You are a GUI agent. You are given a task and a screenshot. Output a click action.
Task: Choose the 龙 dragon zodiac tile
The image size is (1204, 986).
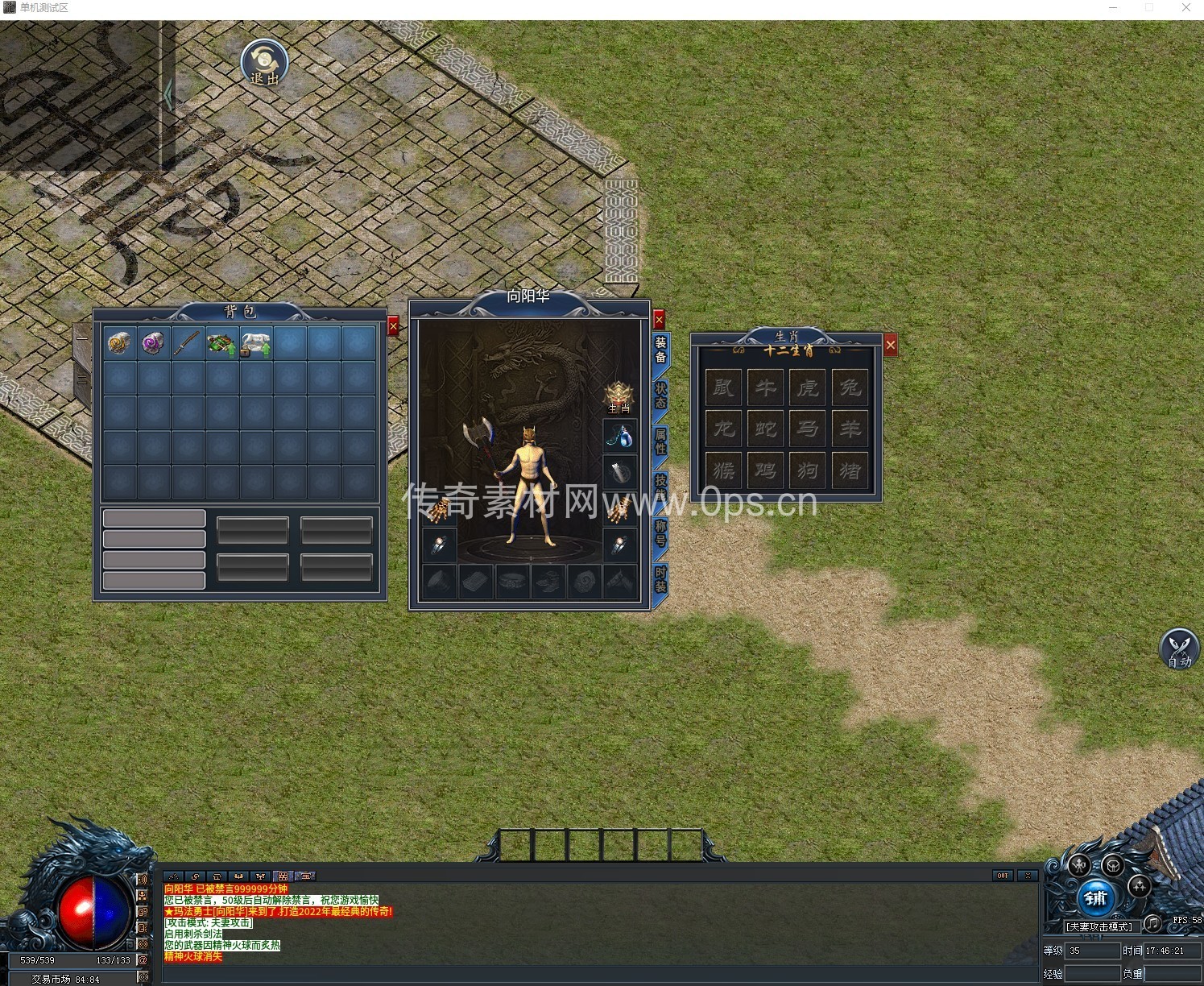click(x=724, y=429)
